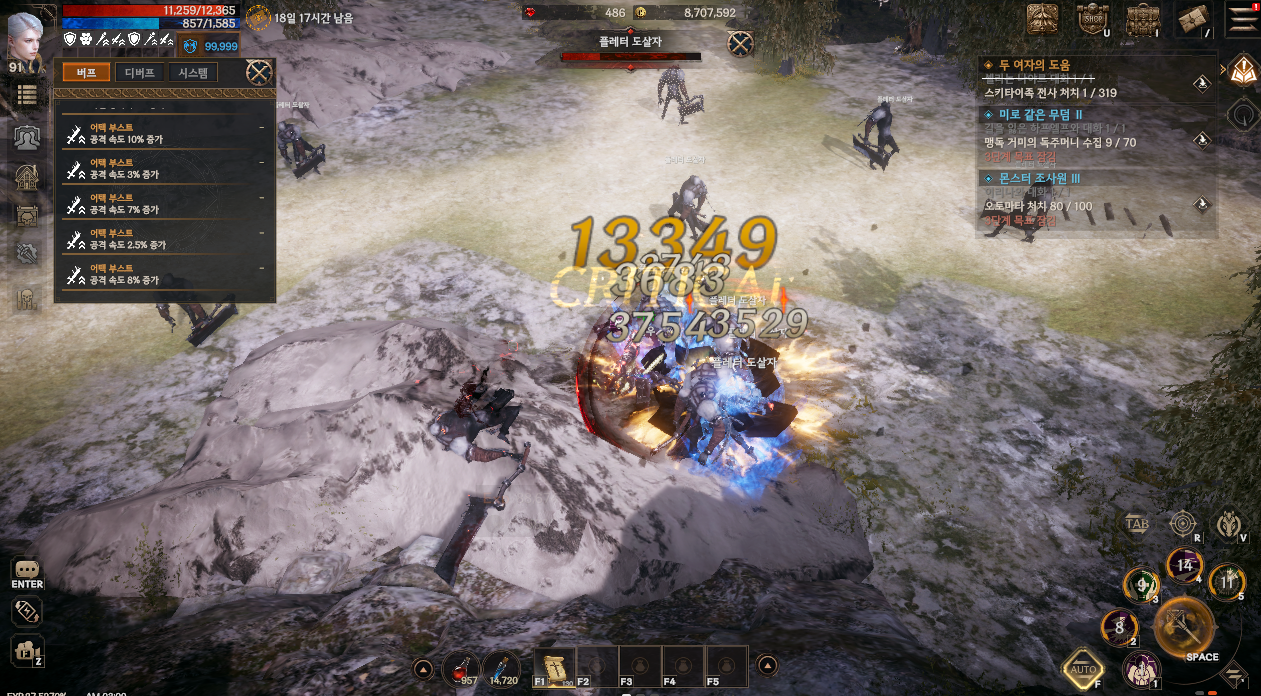
Task: Open the backpack inventory icon
Action: (1142, 18)
